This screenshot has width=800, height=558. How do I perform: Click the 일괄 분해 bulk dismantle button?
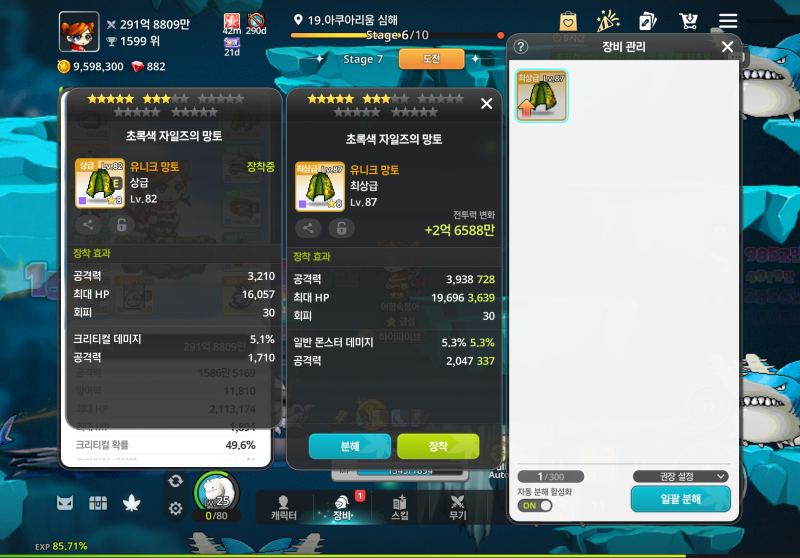[680, 498]
